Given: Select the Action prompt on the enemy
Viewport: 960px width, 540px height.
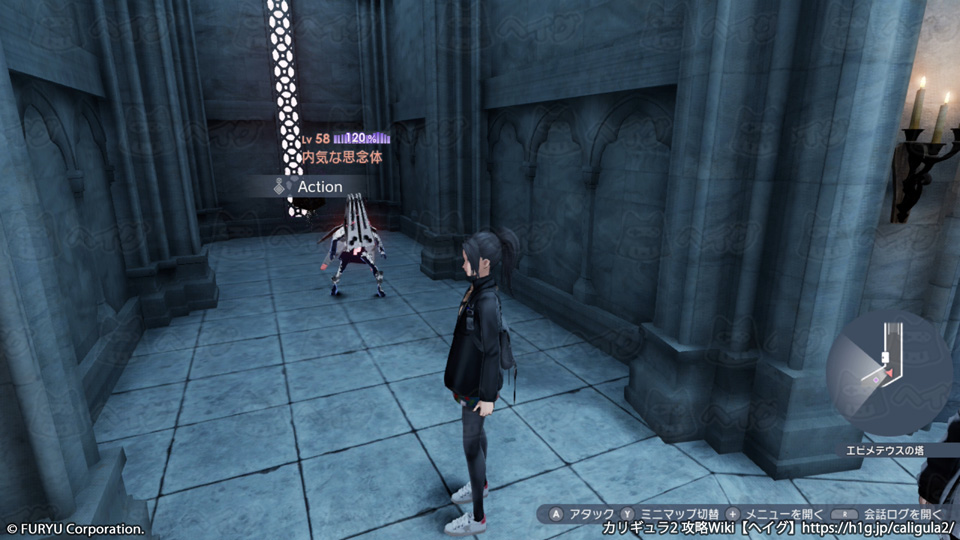Looking at the screenshot, I should (x=310, y=187).
